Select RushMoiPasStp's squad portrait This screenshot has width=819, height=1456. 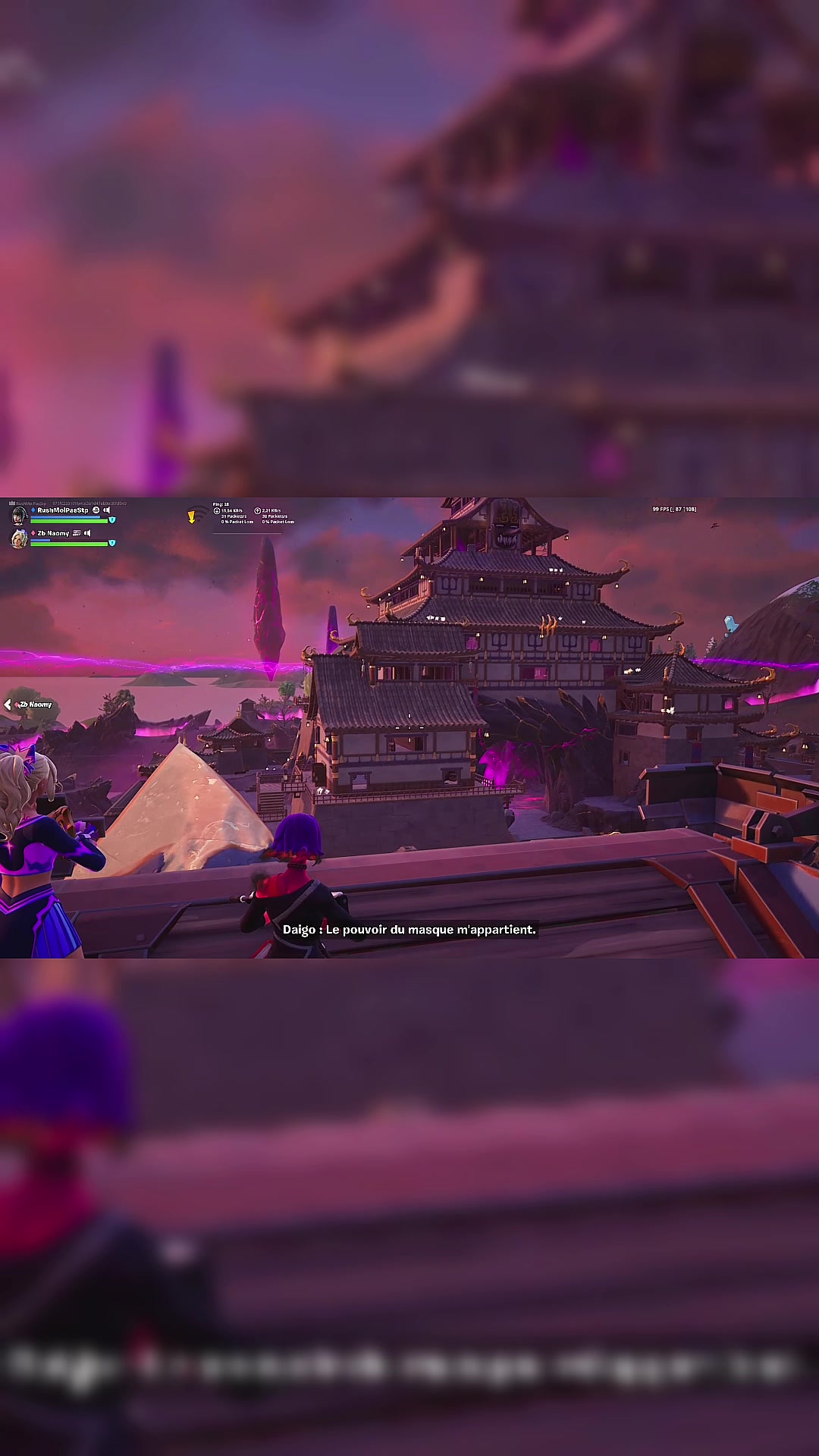[x=19, y=516]
